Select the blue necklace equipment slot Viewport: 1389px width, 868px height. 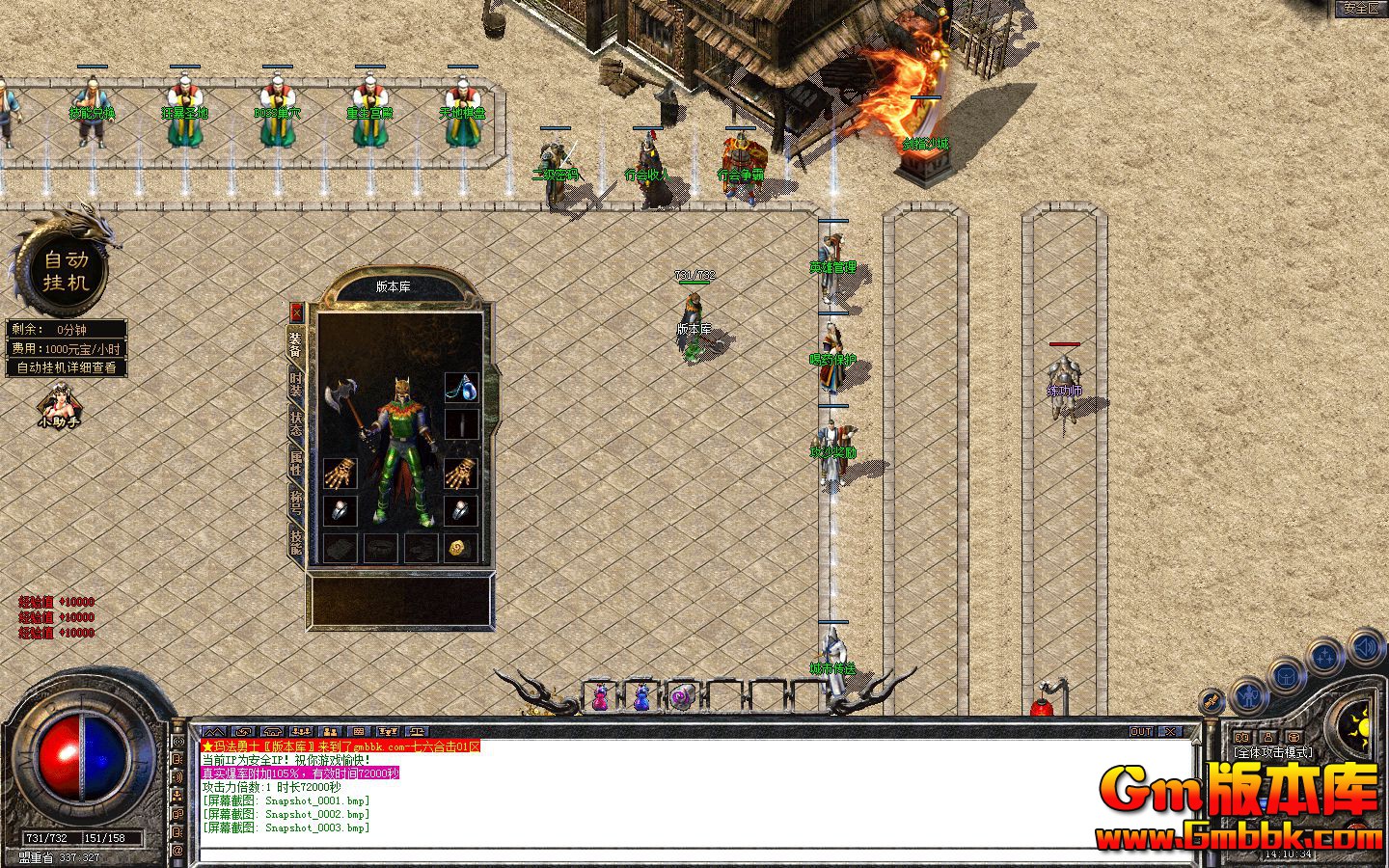461,388
